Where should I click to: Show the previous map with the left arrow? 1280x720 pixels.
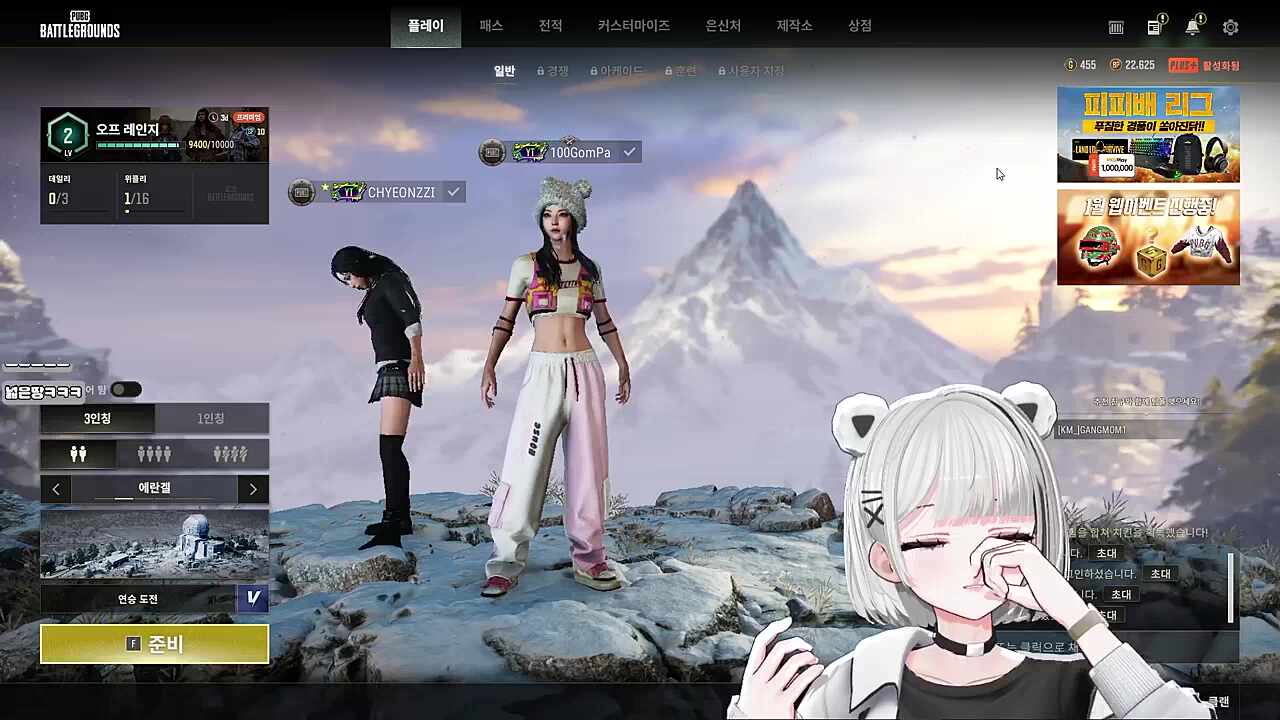tap(56, 489)
